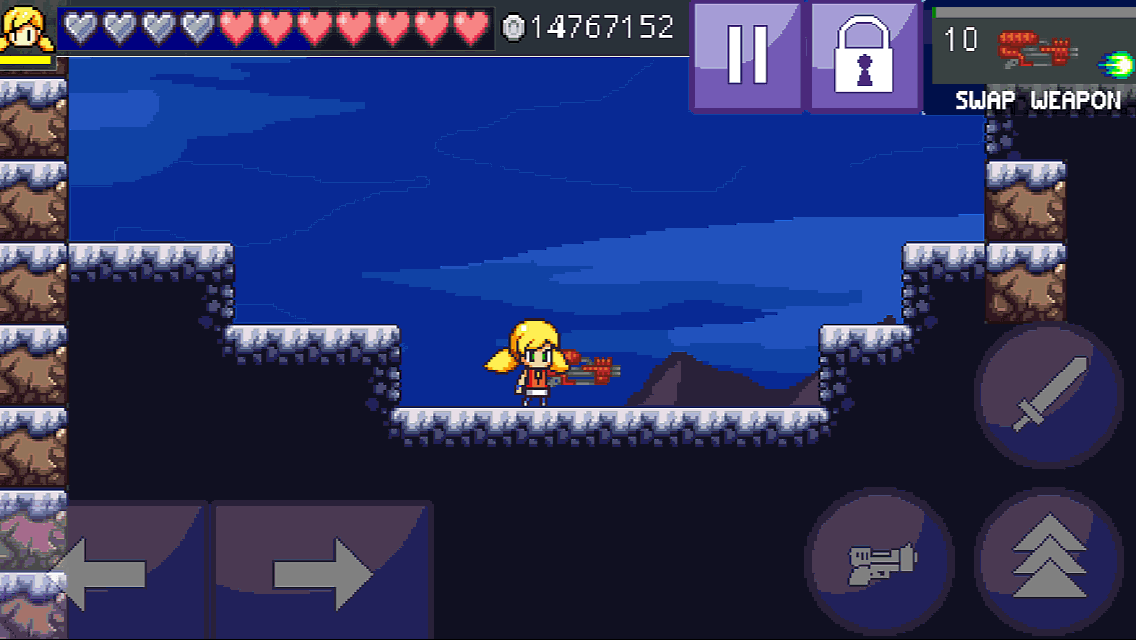Fire the gun button
Image resolution: width=1136 pixels, height=640 pixels.
point(880,563)
